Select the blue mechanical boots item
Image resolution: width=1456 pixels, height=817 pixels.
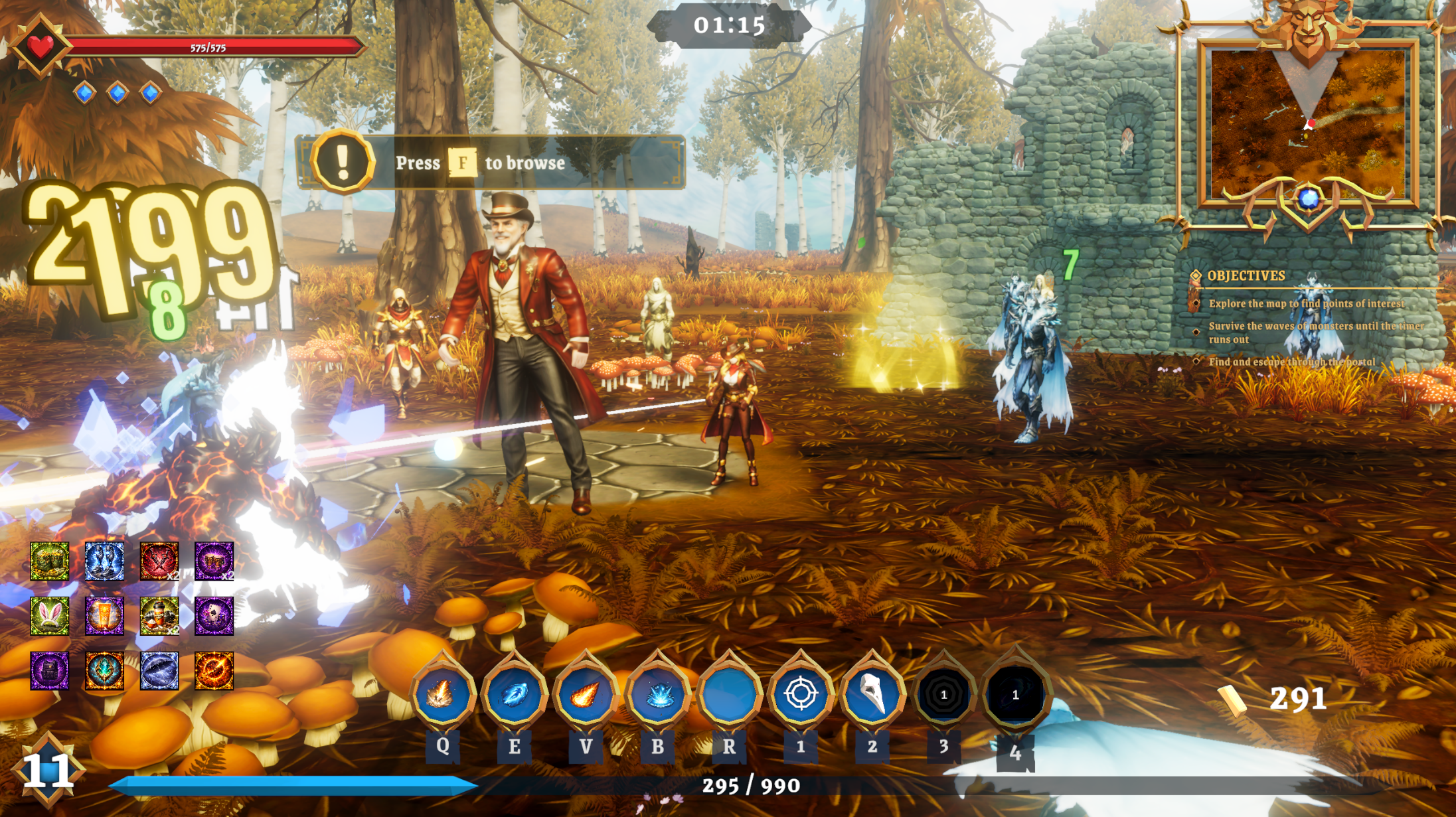click(104, 561)
